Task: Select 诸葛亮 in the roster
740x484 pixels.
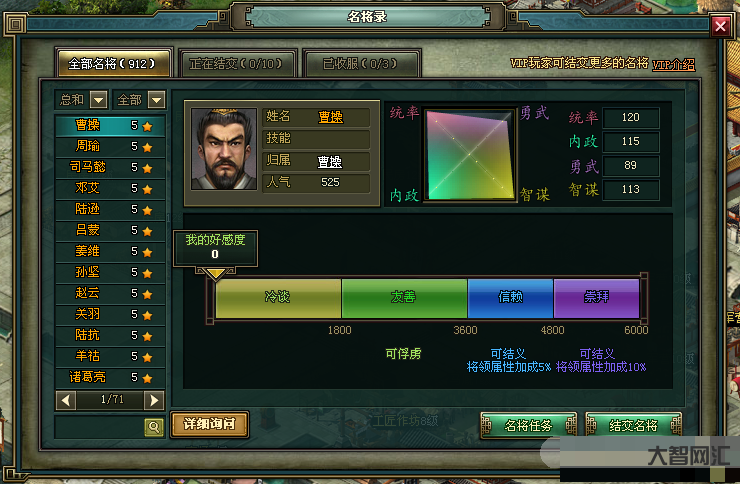Action: [88, 377]
